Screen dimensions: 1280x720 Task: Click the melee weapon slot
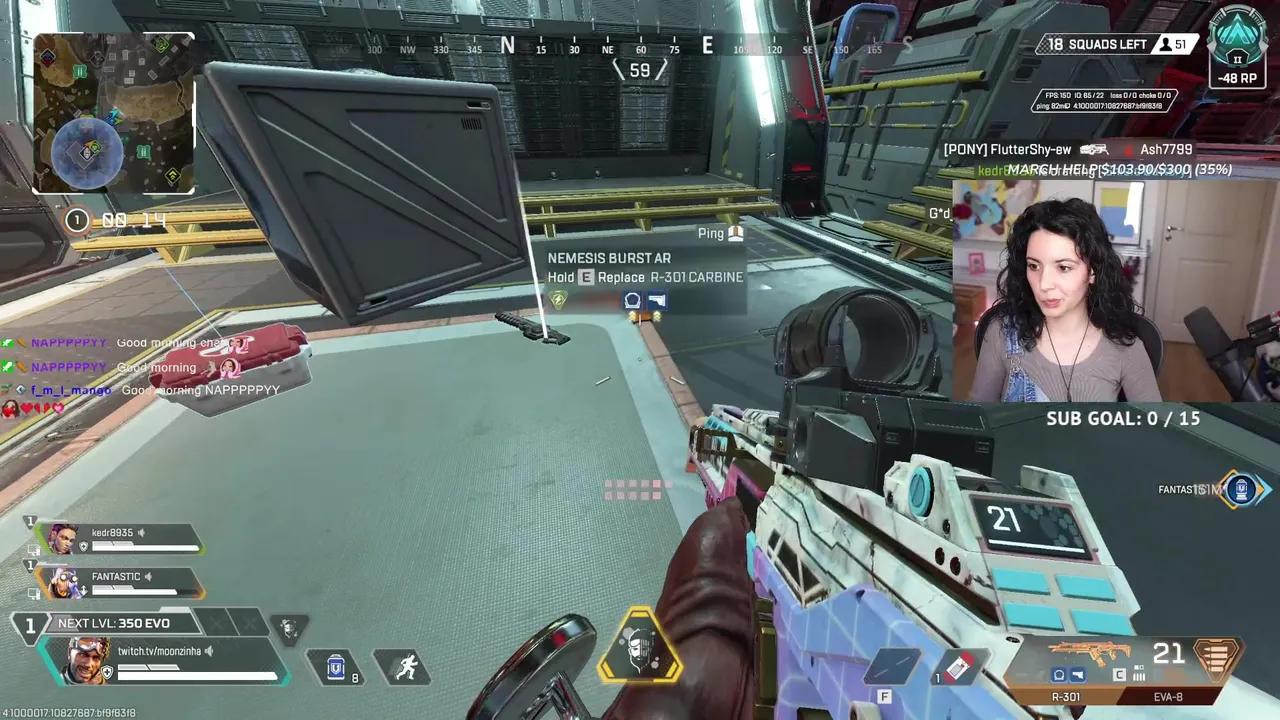pos(892,666)
